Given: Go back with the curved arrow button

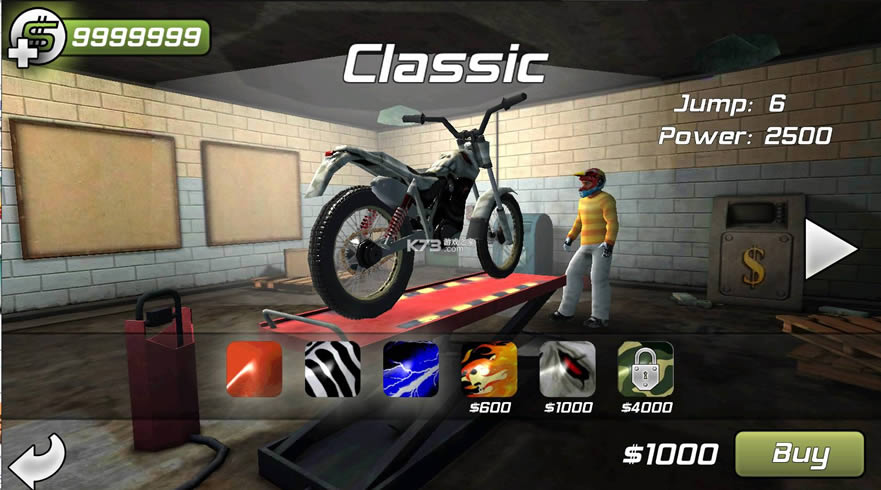Looking at the screenshot, I should point(36,459).
